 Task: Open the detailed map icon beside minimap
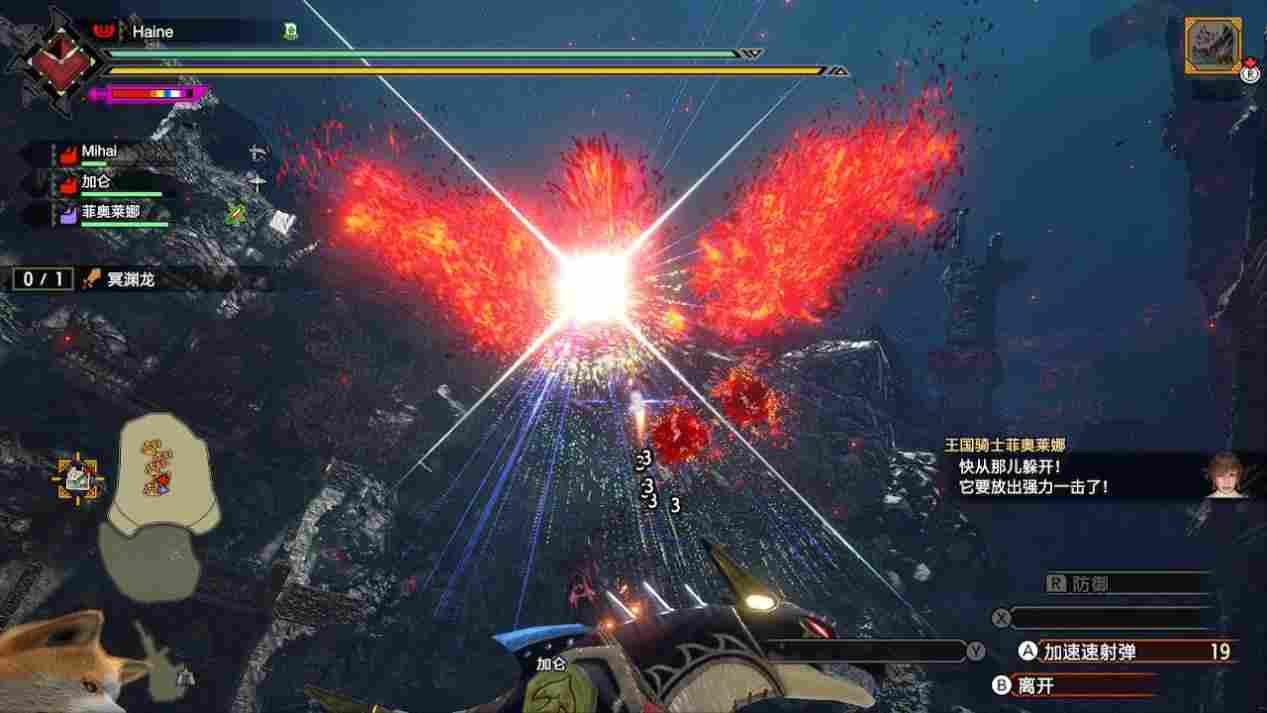point(76,480)
